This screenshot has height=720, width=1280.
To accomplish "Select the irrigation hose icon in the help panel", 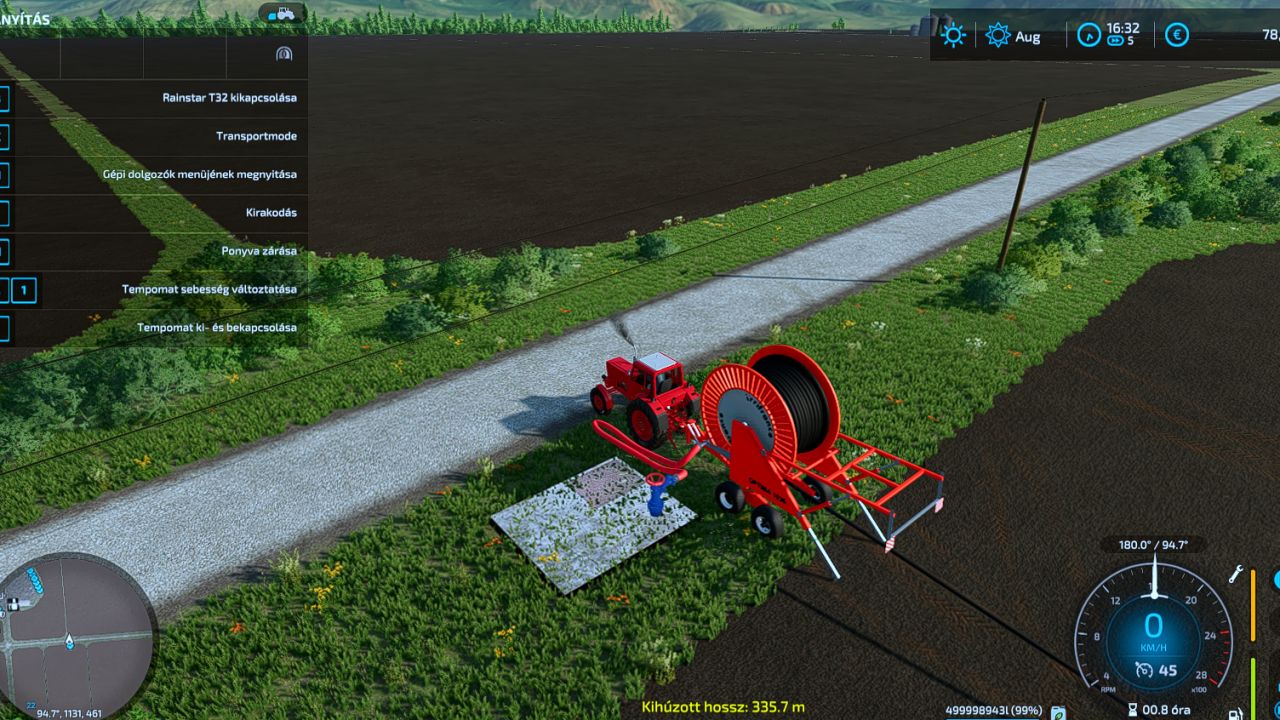I will pyautogui.click(x=283, y=54).
